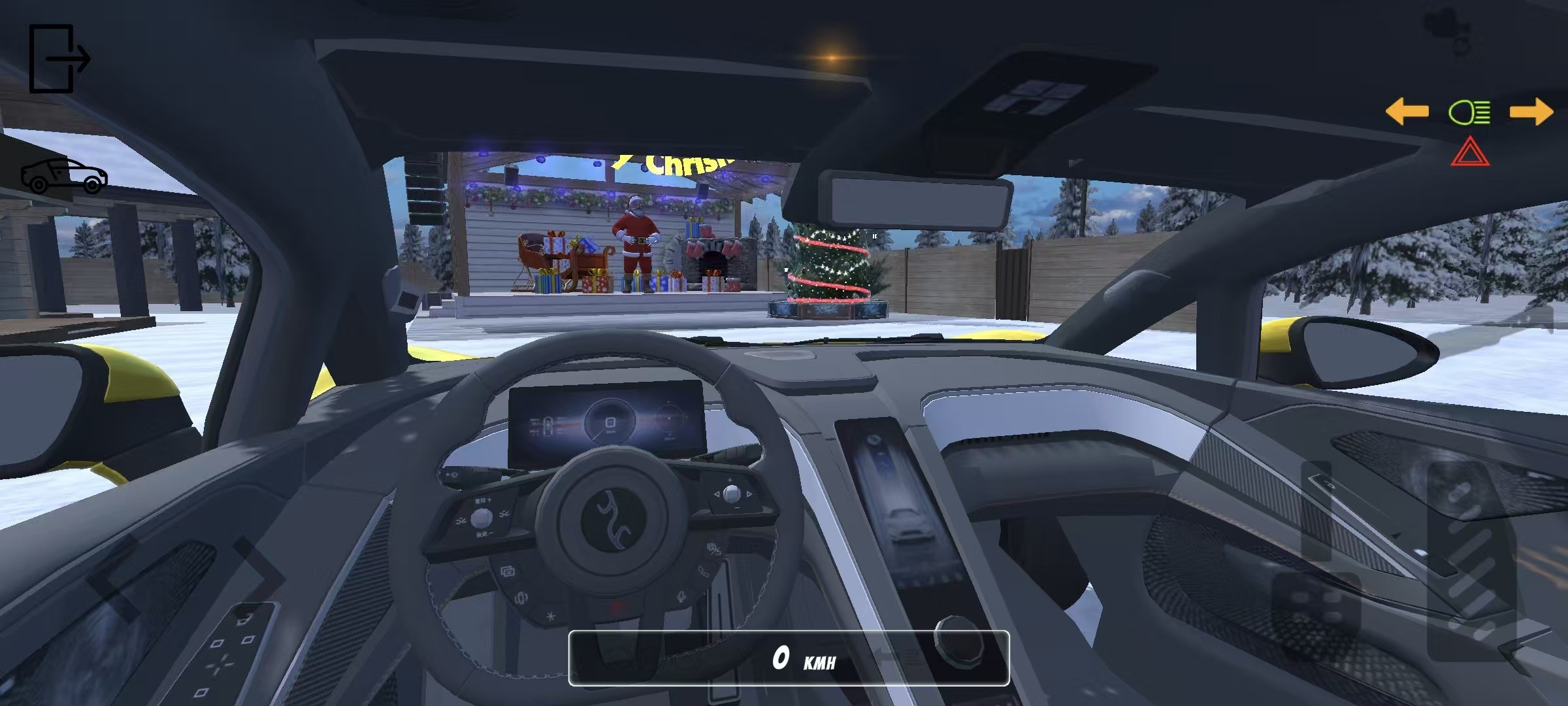
Task: Toggle the green headlights icon
Action: [x=1469, y=112]
